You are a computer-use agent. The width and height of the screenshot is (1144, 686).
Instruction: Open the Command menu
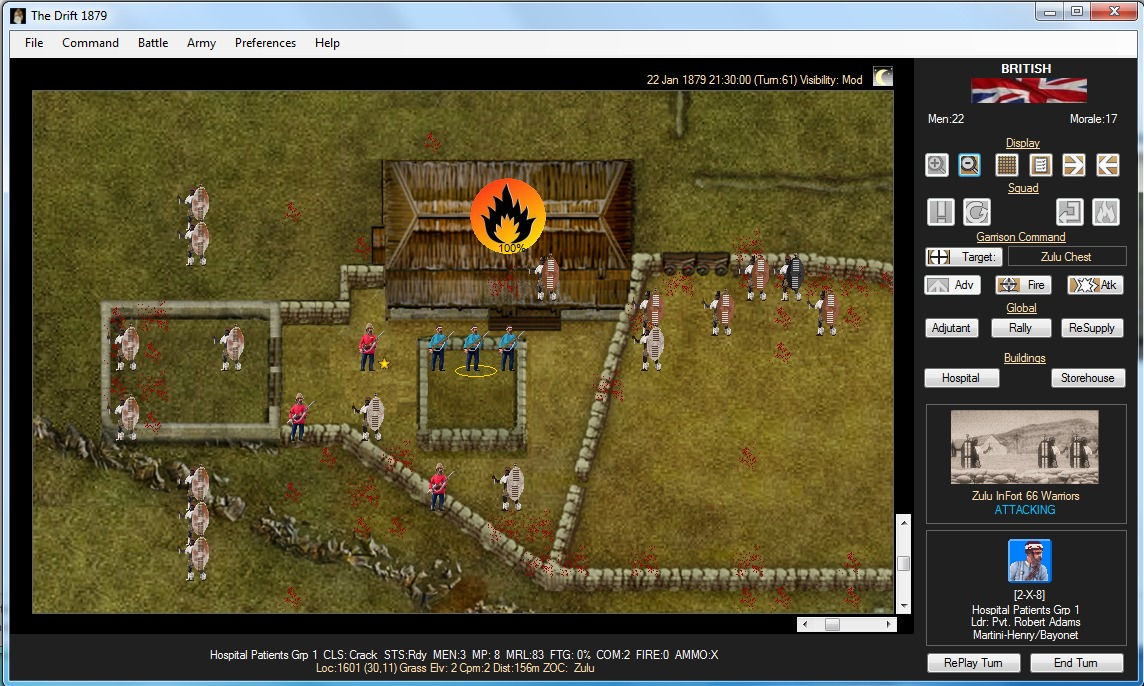[90, 43]
